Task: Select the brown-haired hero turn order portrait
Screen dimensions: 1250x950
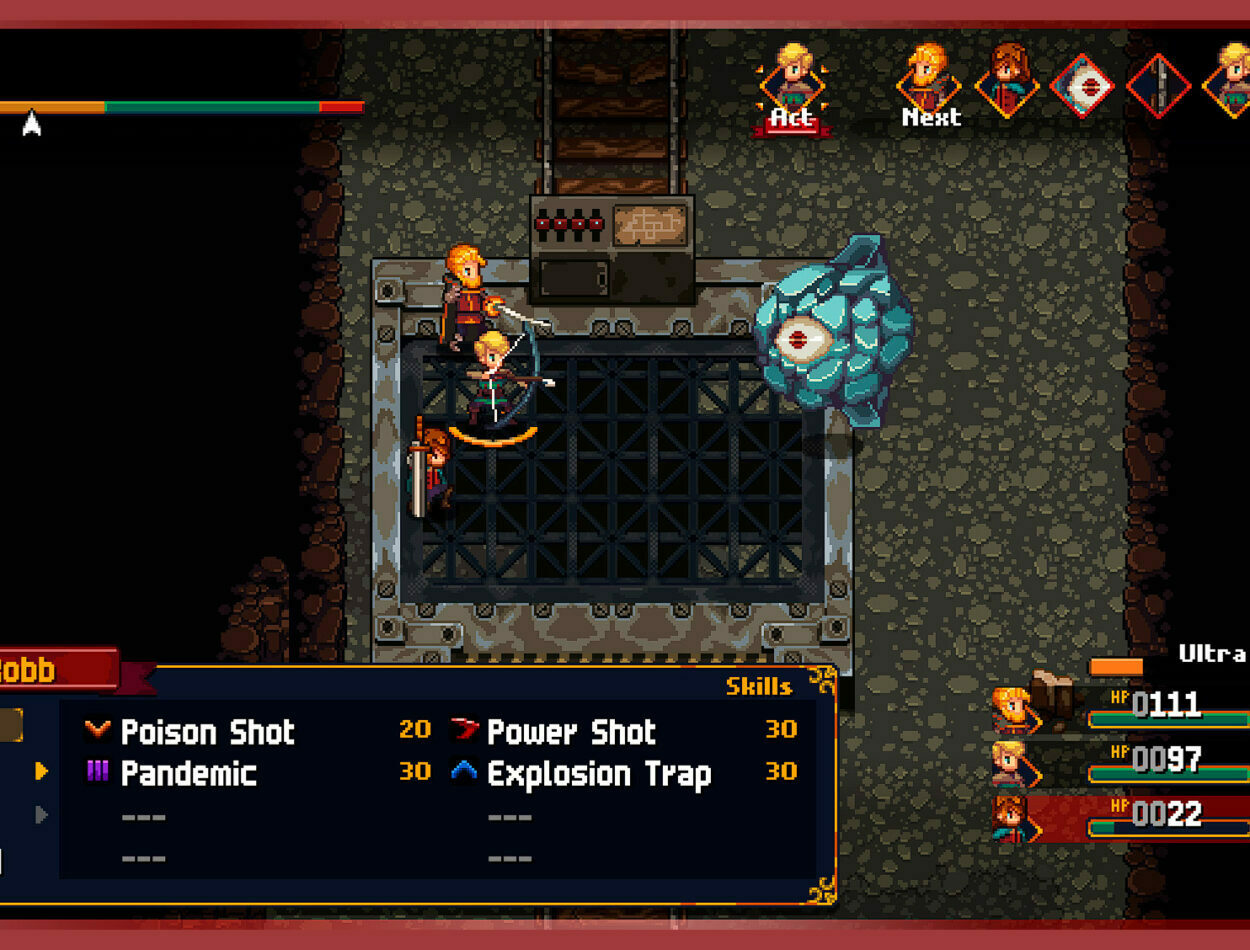Action: pos(1008,82)
